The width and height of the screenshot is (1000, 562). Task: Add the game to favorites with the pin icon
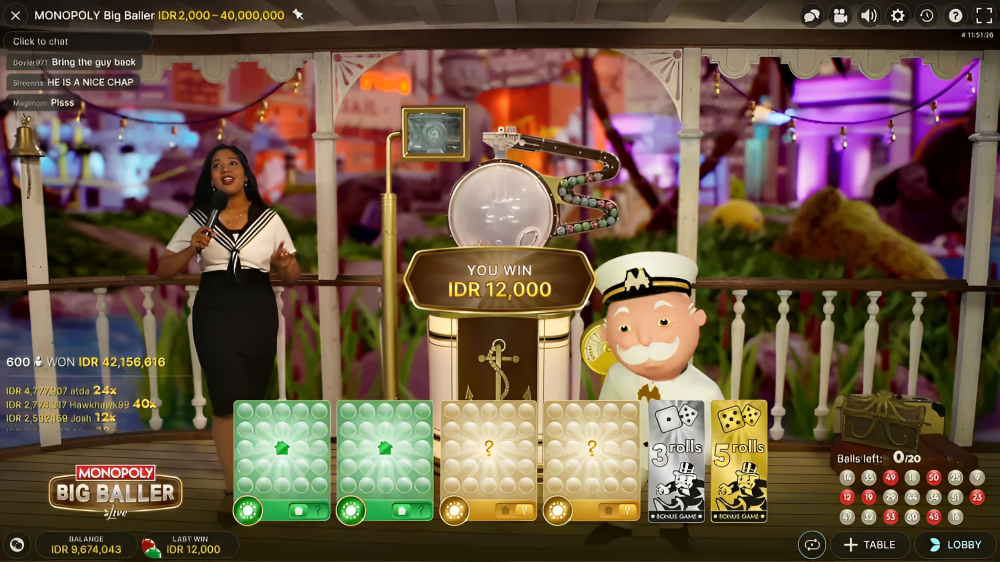pyautogui.click(x=298, y=15)
